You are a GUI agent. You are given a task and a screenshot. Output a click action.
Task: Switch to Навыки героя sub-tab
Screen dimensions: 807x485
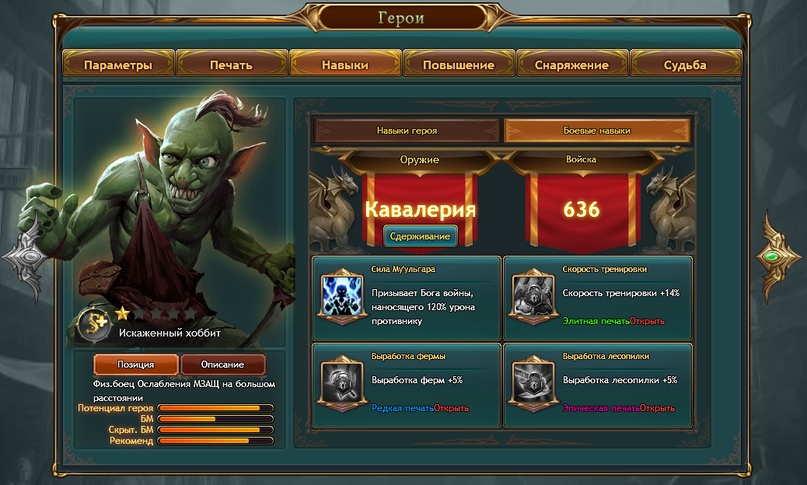[406, 131]
